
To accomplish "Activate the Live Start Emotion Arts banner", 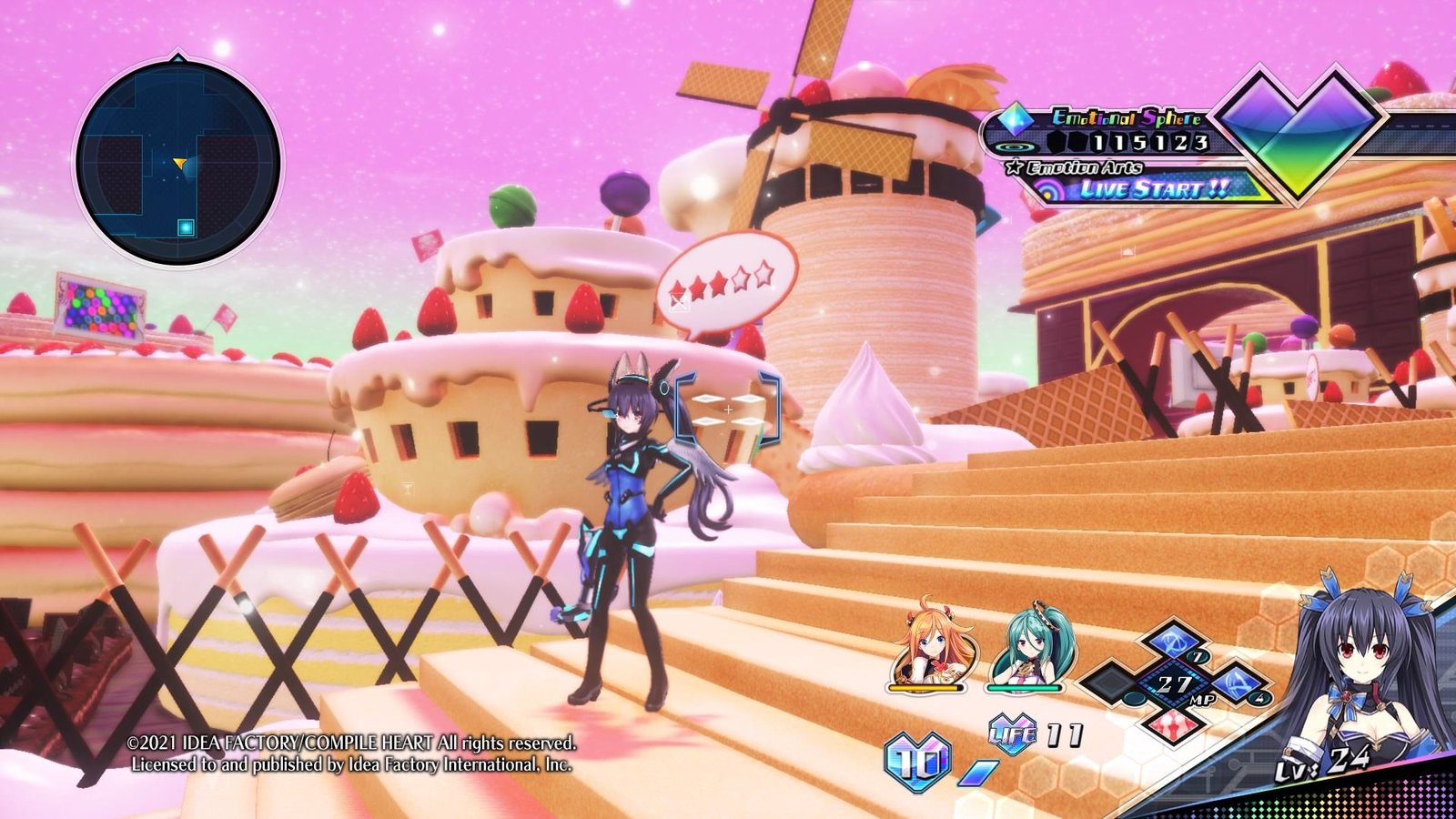I will [x=1154, y=189].
